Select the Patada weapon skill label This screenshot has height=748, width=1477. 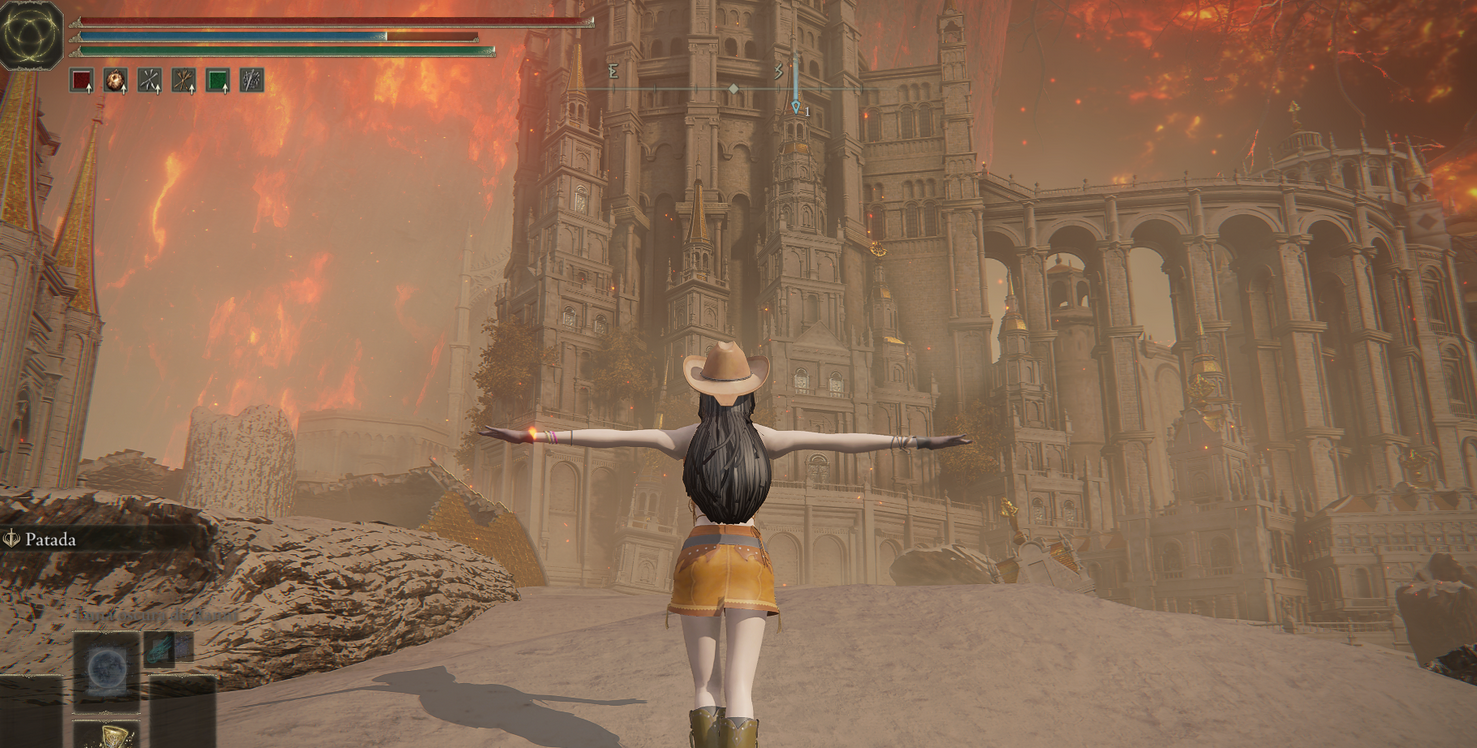50,539
